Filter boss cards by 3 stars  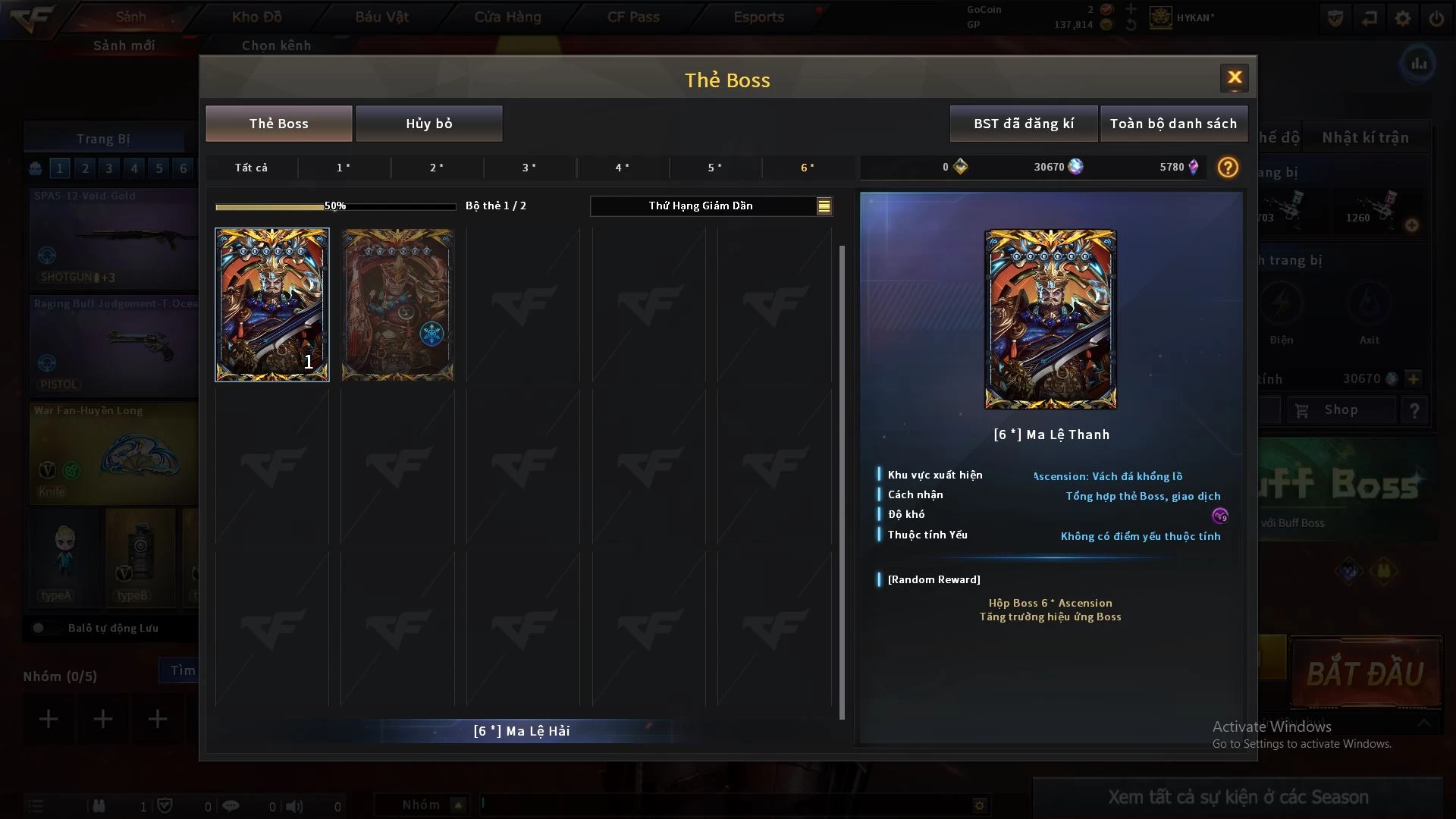click(529, 168)
